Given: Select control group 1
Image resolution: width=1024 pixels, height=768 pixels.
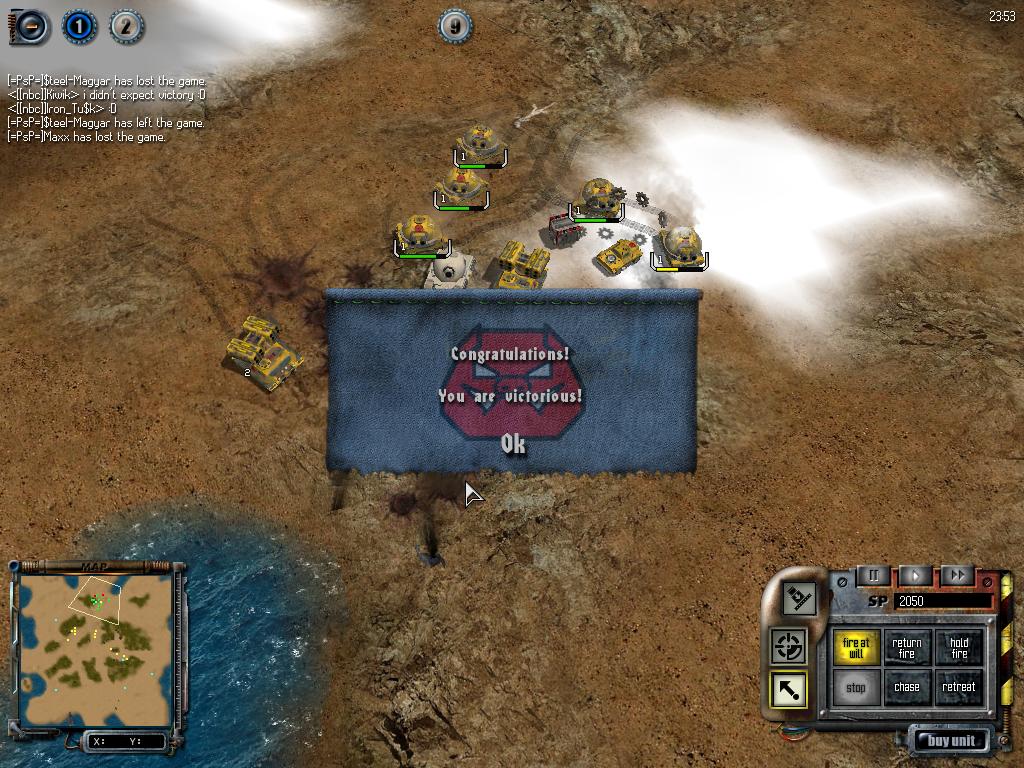Looking at the screenshot, I should [x=79, y=26].
